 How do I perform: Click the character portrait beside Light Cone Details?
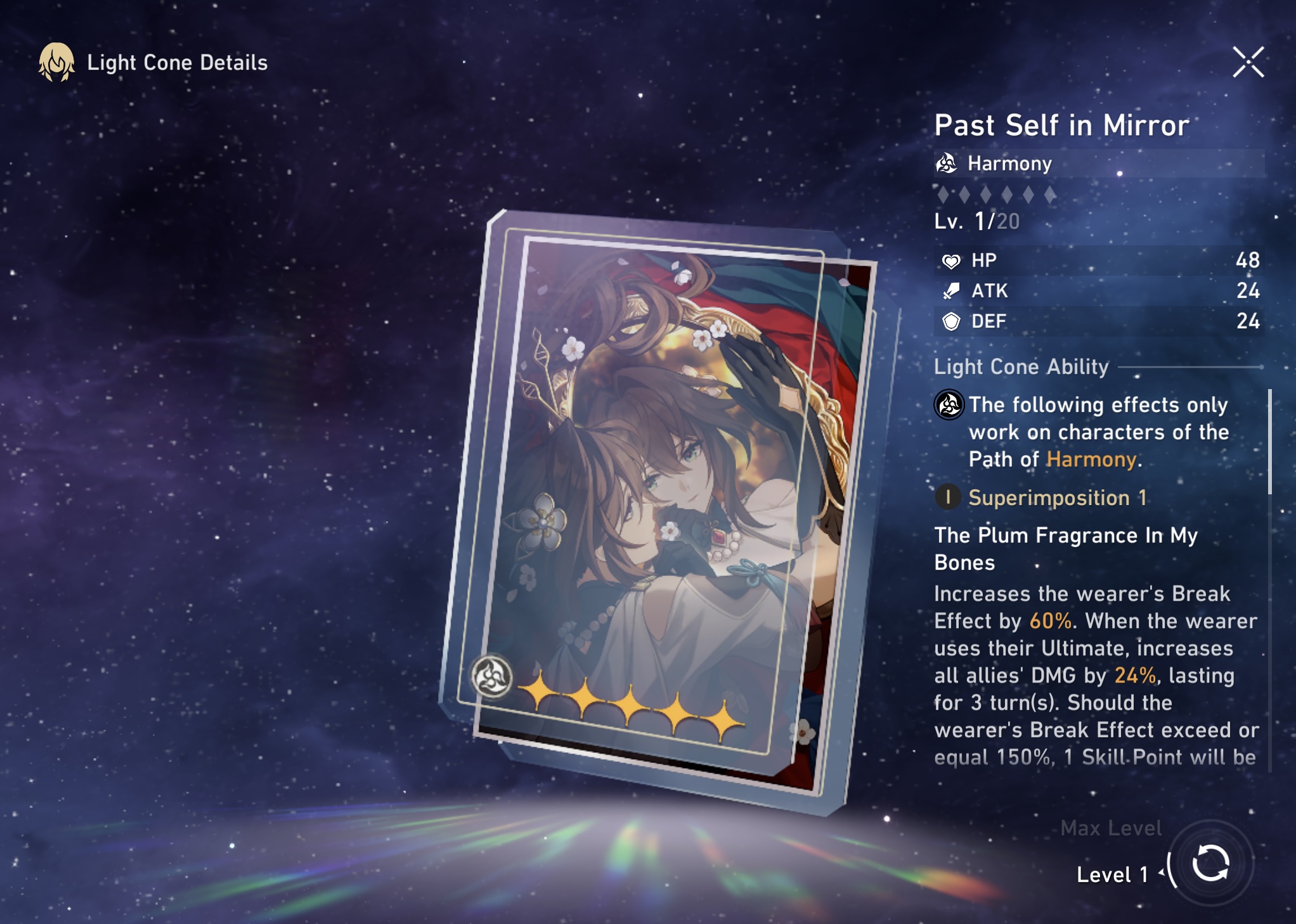pyautogui.click(x=56, y=62)
